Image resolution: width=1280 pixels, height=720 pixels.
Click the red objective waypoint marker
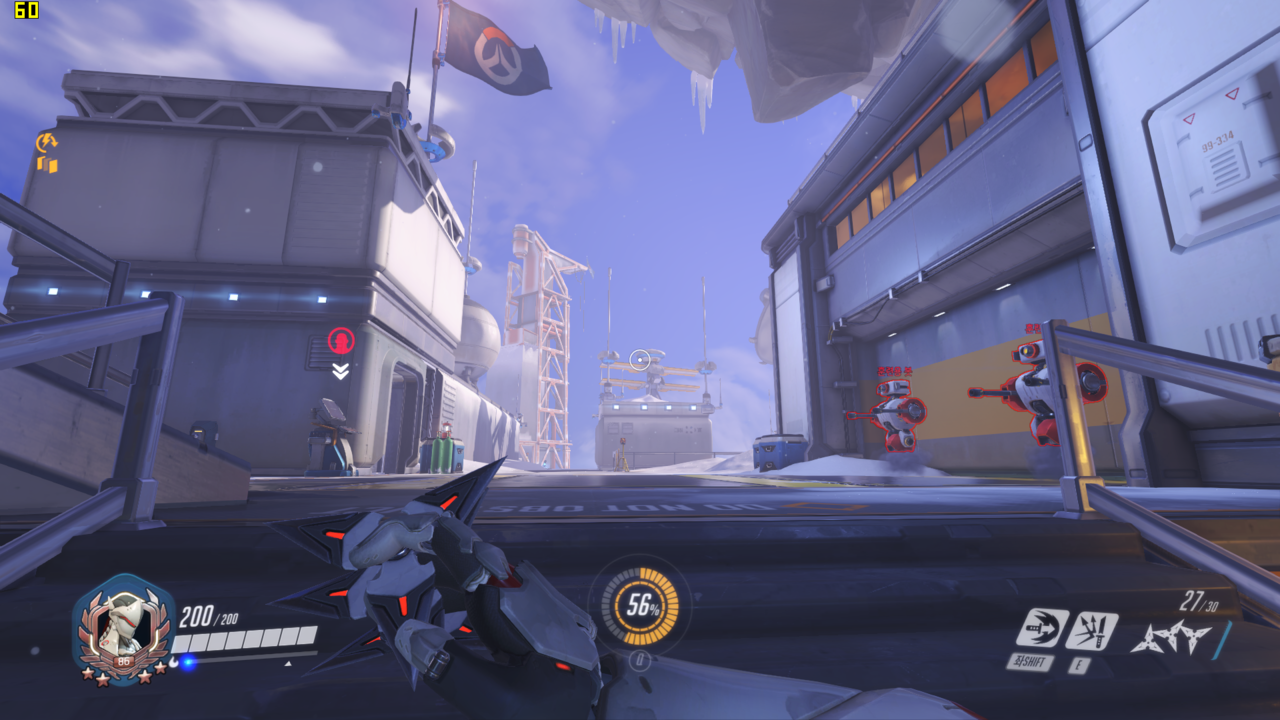point(341,342)
